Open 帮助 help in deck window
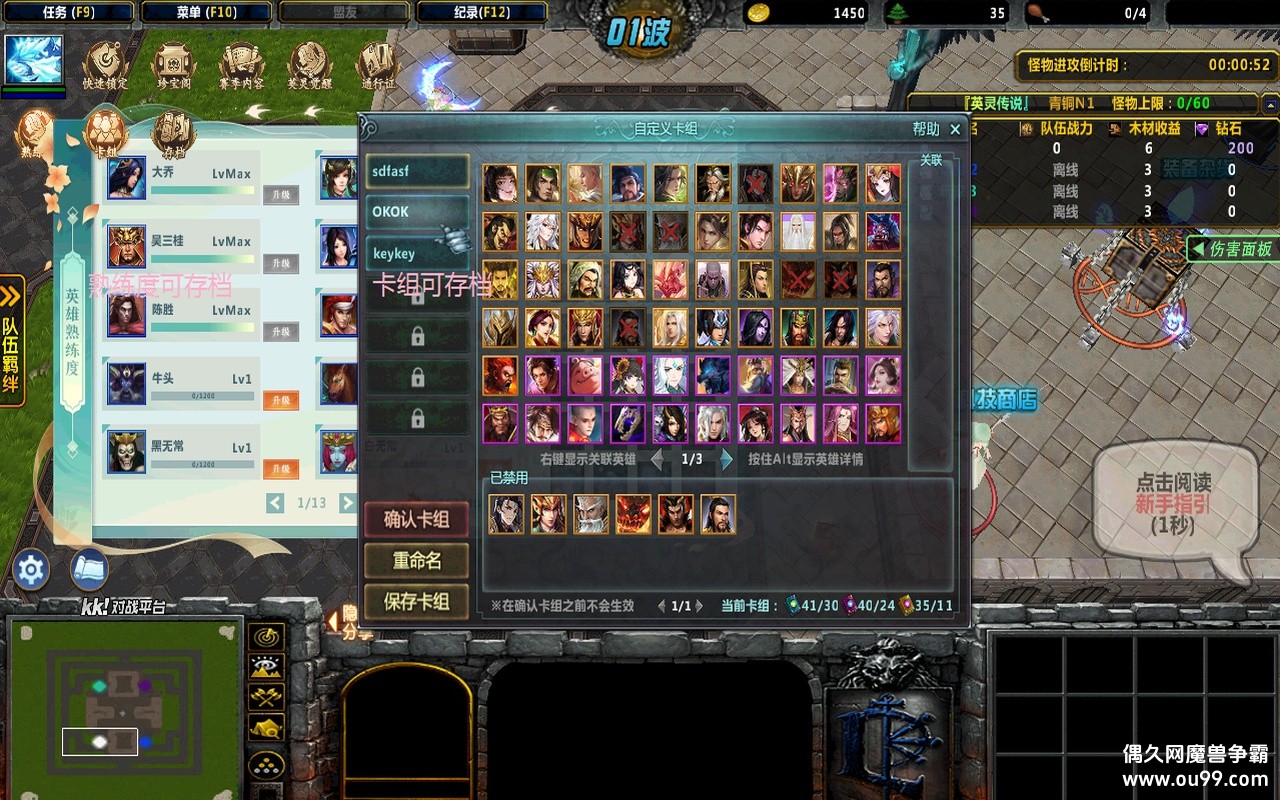The image size is (1280, 800). 925,129
